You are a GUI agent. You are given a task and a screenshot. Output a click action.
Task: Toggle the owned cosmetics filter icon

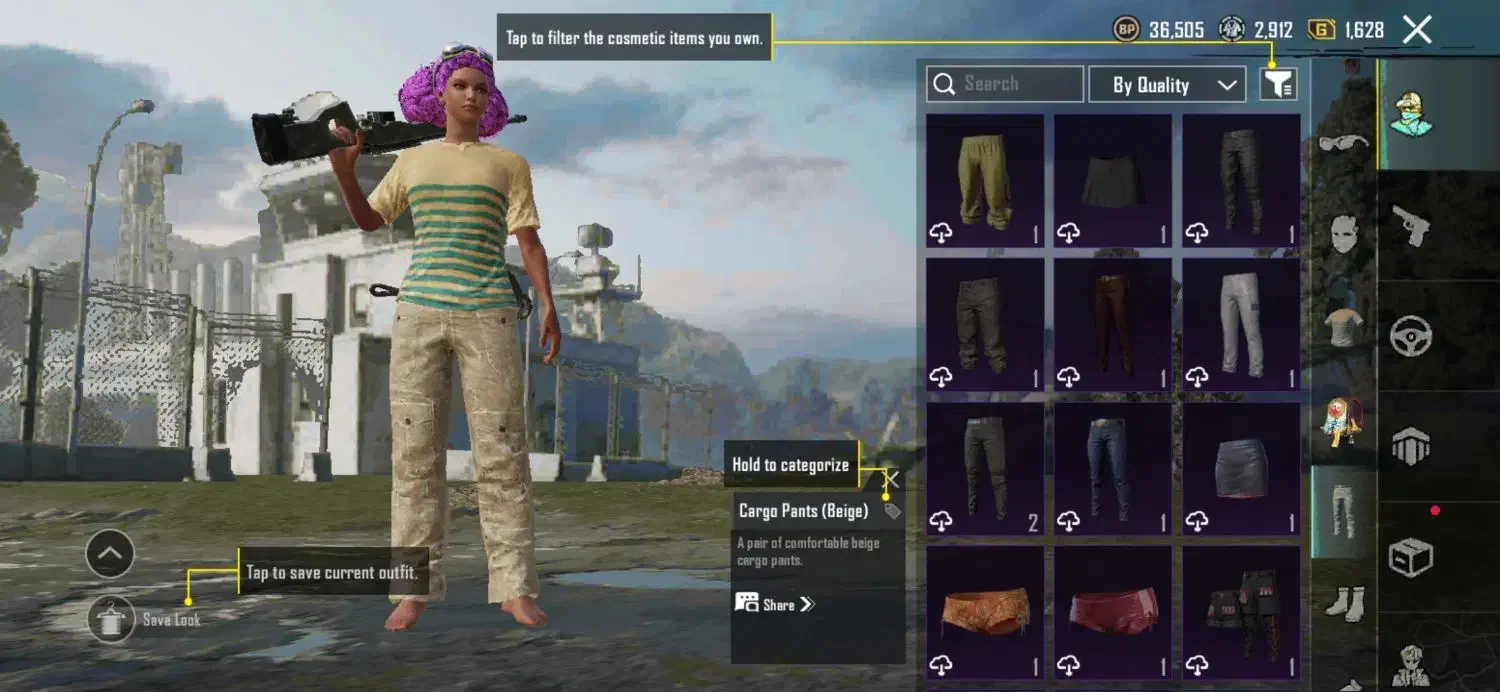[1278, 85]
